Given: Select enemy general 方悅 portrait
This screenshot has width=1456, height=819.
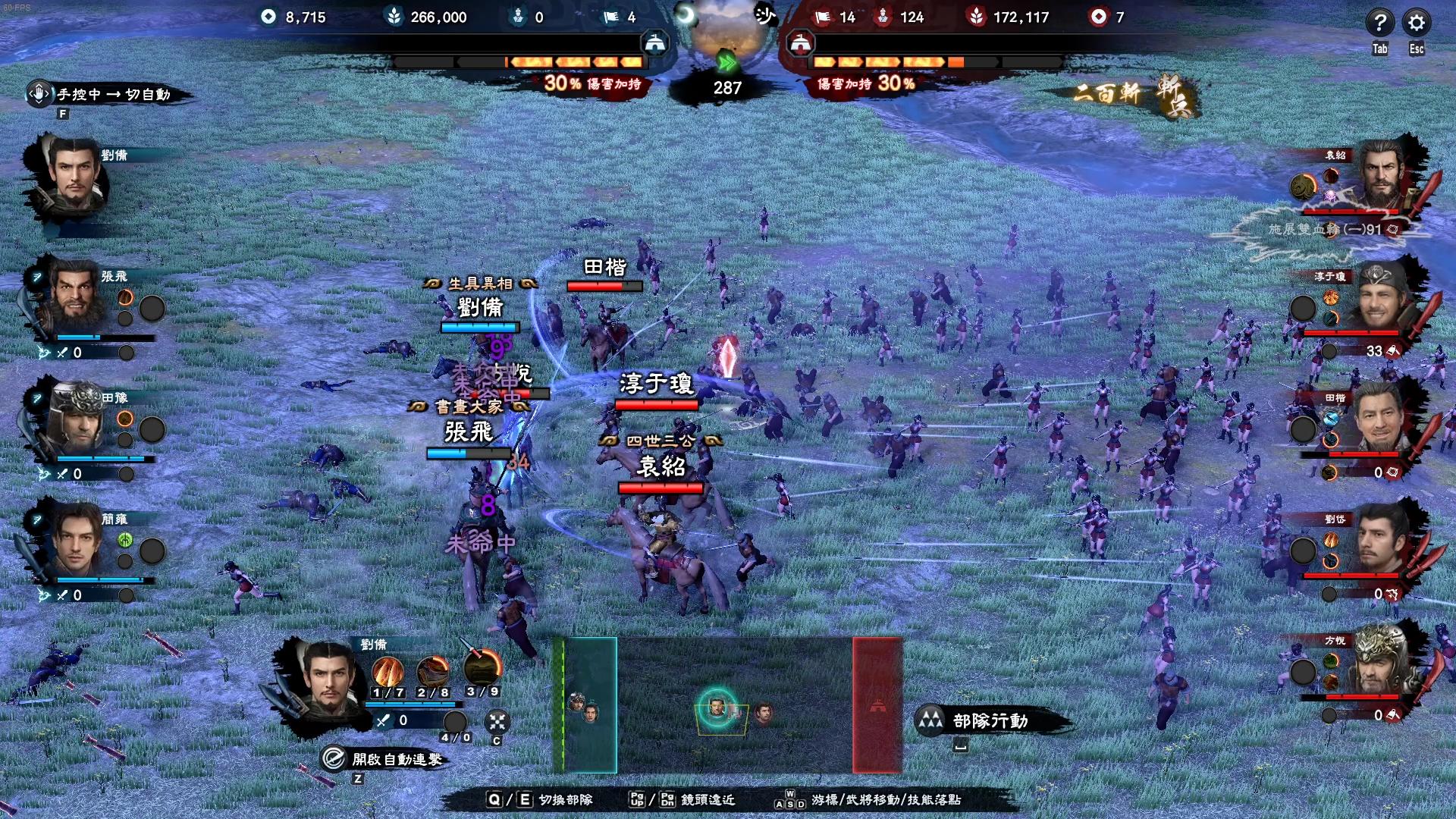Looking at the screenshot, I should (1379, 661).
